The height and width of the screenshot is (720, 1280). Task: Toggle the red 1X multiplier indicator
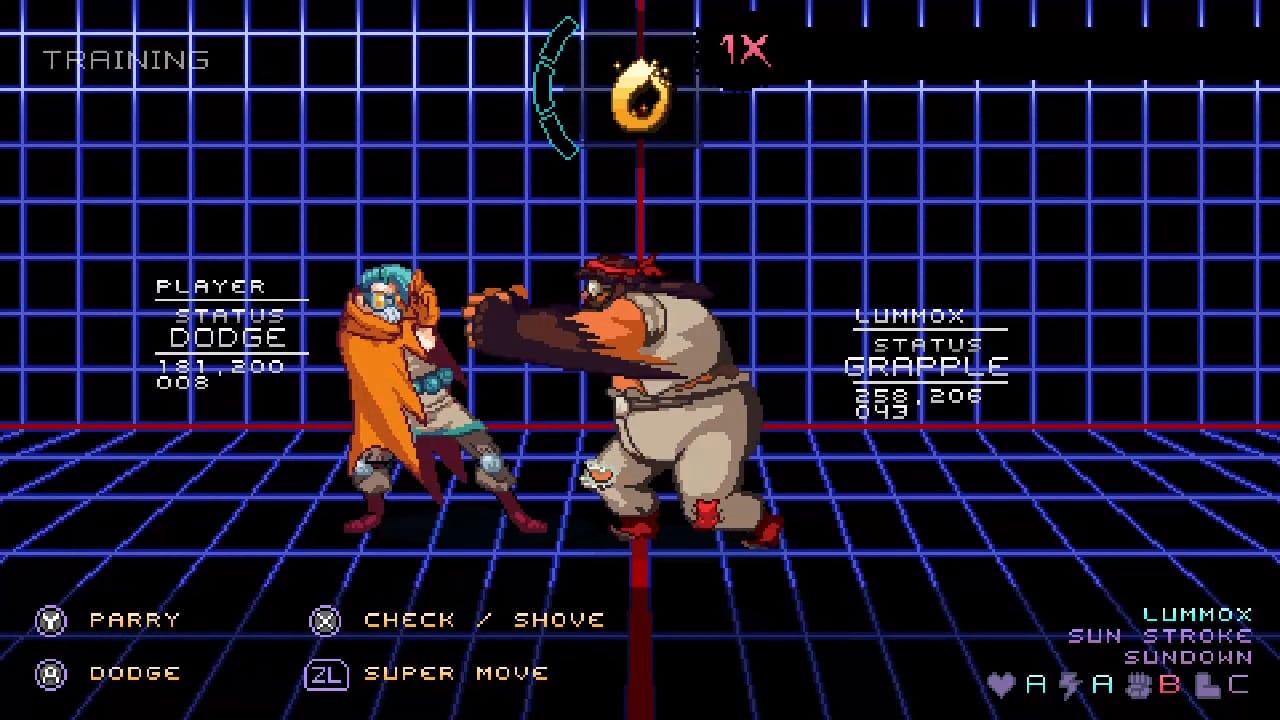(744, 48)
